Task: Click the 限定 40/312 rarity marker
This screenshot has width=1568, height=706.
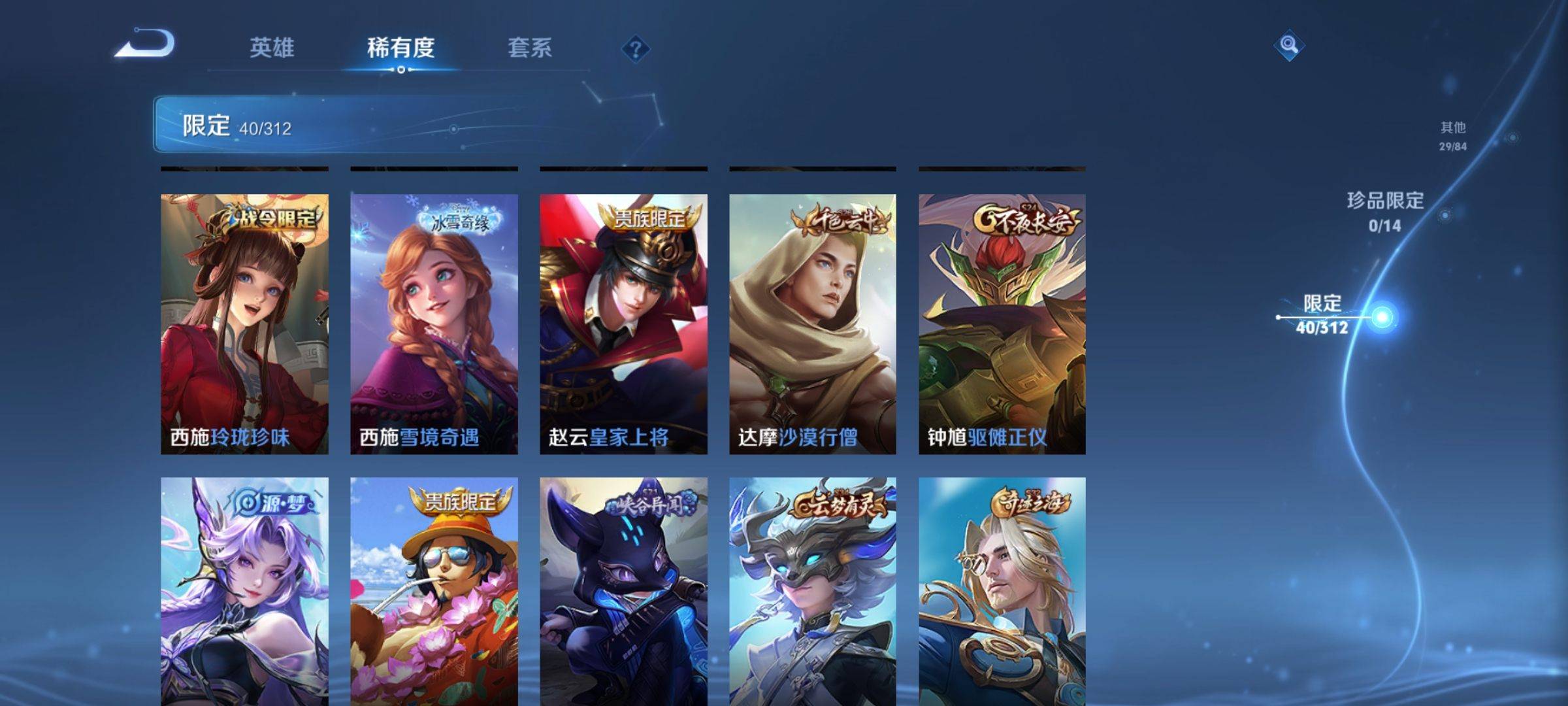Action: (x=1322, y=315)
